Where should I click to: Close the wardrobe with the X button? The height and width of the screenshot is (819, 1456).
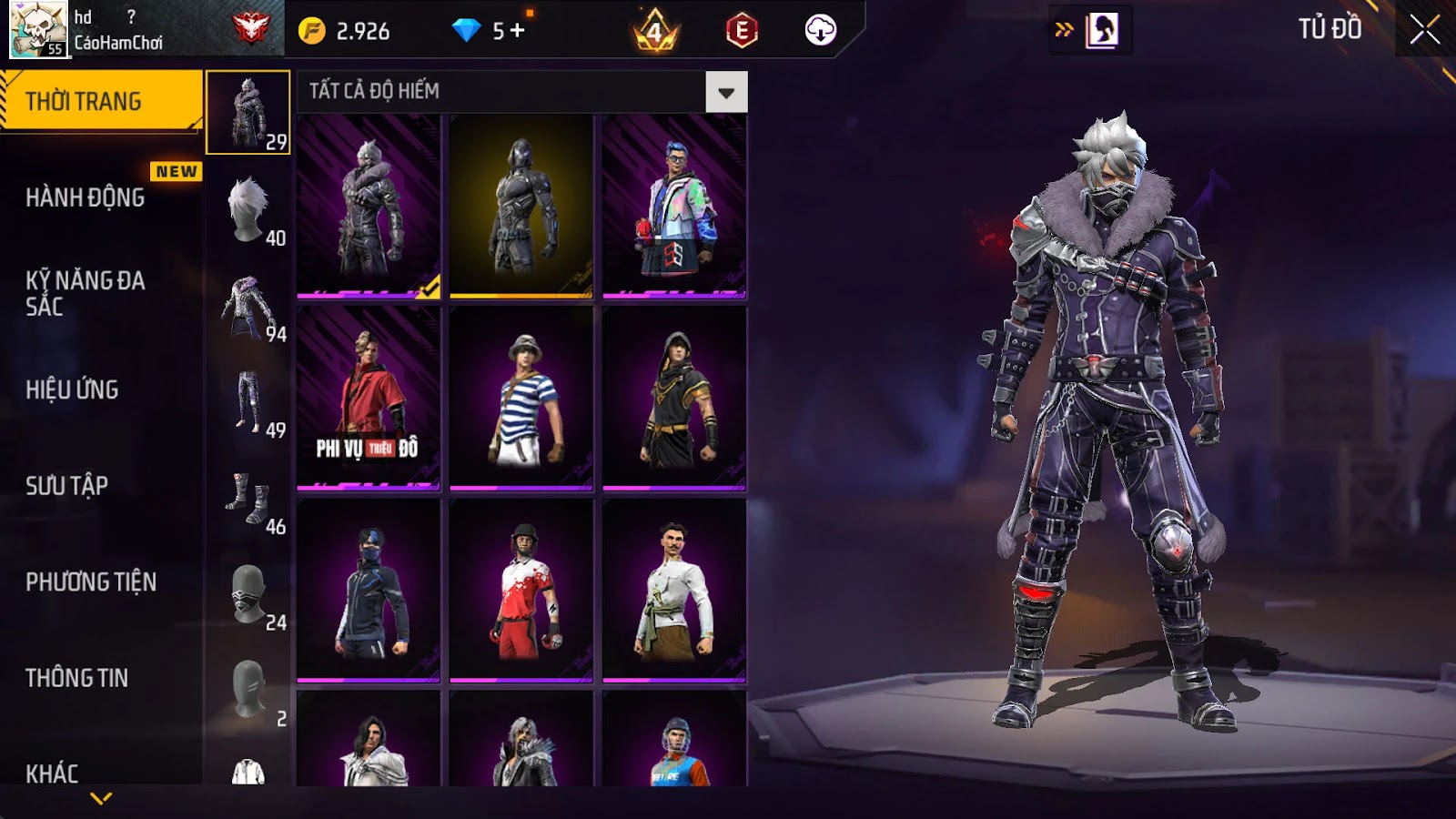tap(1424, 30)
